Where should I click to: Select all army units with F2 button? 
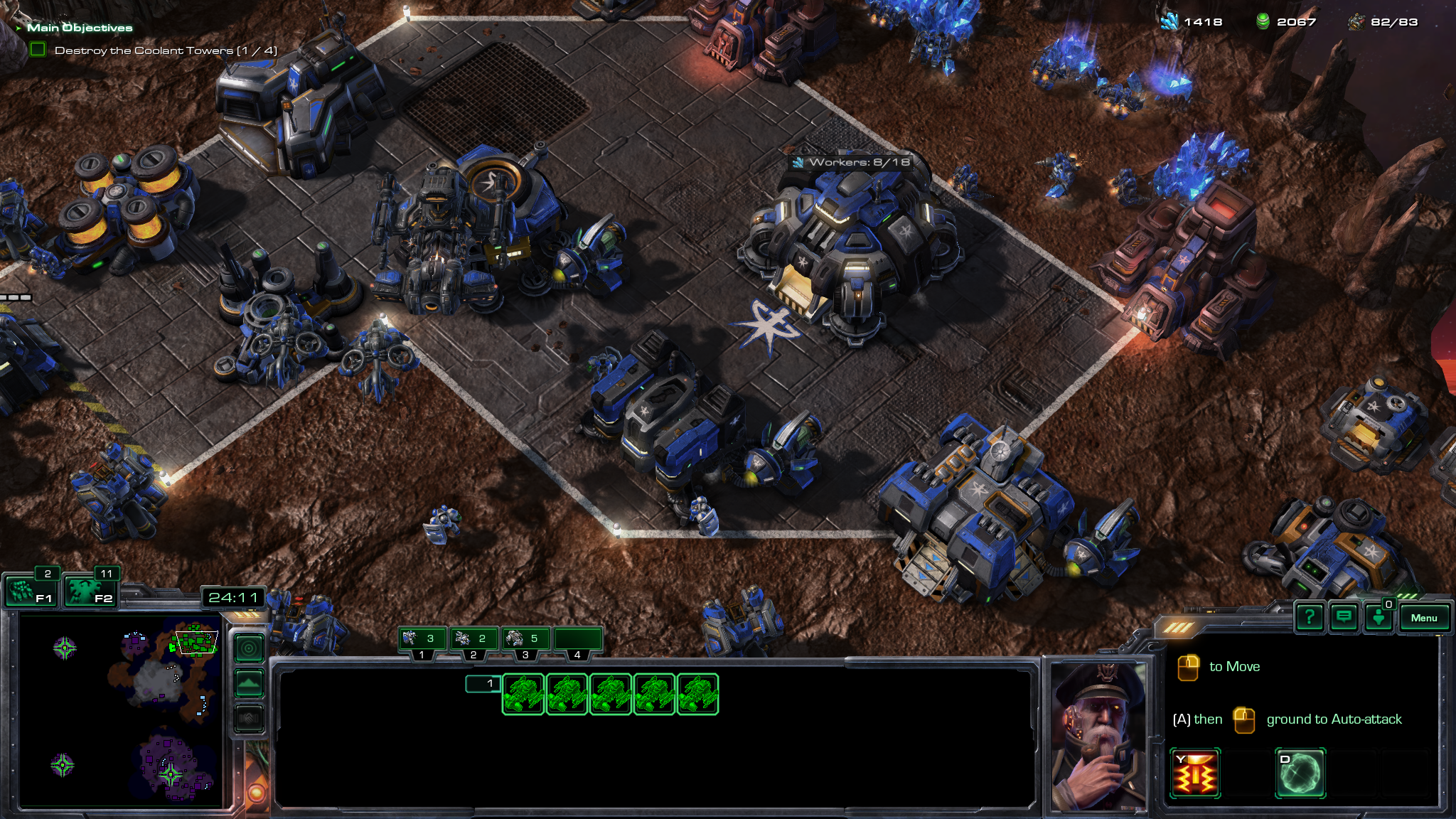[90, 591]
